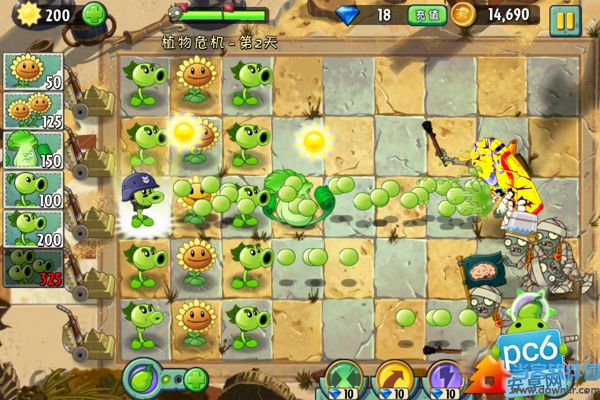Image resolution: width=600 pixels, height=400 pixels.
Task: Use the Plant Food slot
Action: (144, 380)
